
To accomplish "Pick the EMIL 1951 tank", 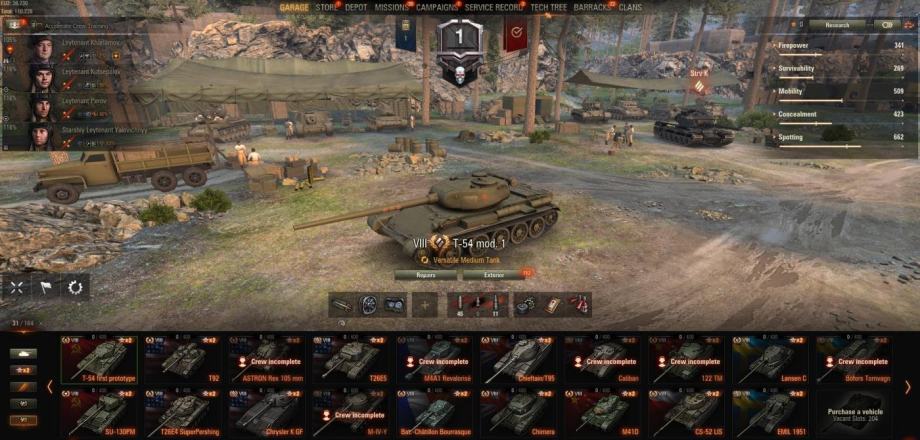I will [773, 410].
